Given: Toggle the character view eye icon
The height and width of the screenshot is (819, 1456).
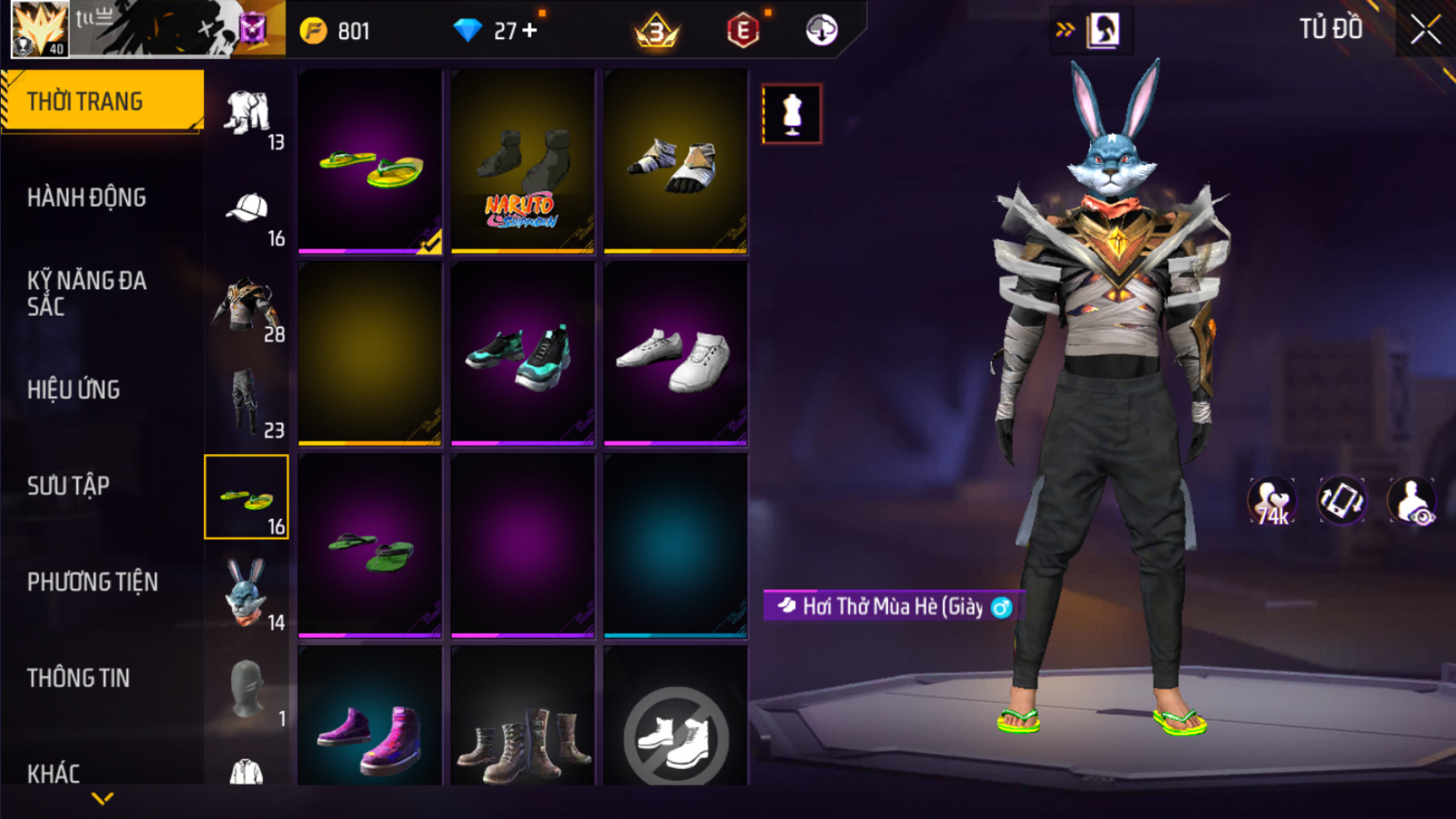Looking at the screenshot, I should (1412, 501).
